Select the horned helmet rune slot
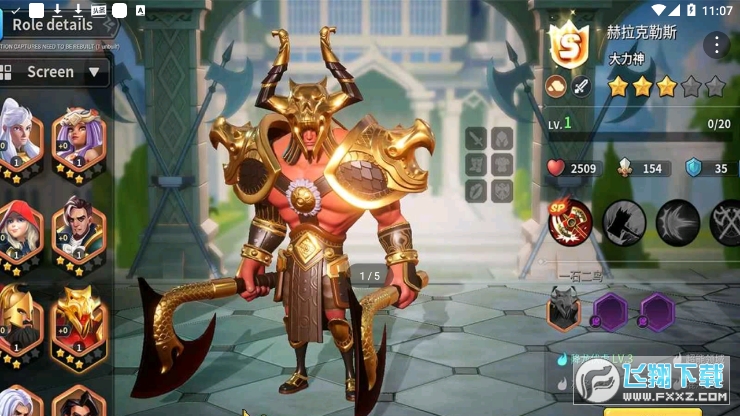The height and width of the screenshot is (416, 740). pos(563,312)
